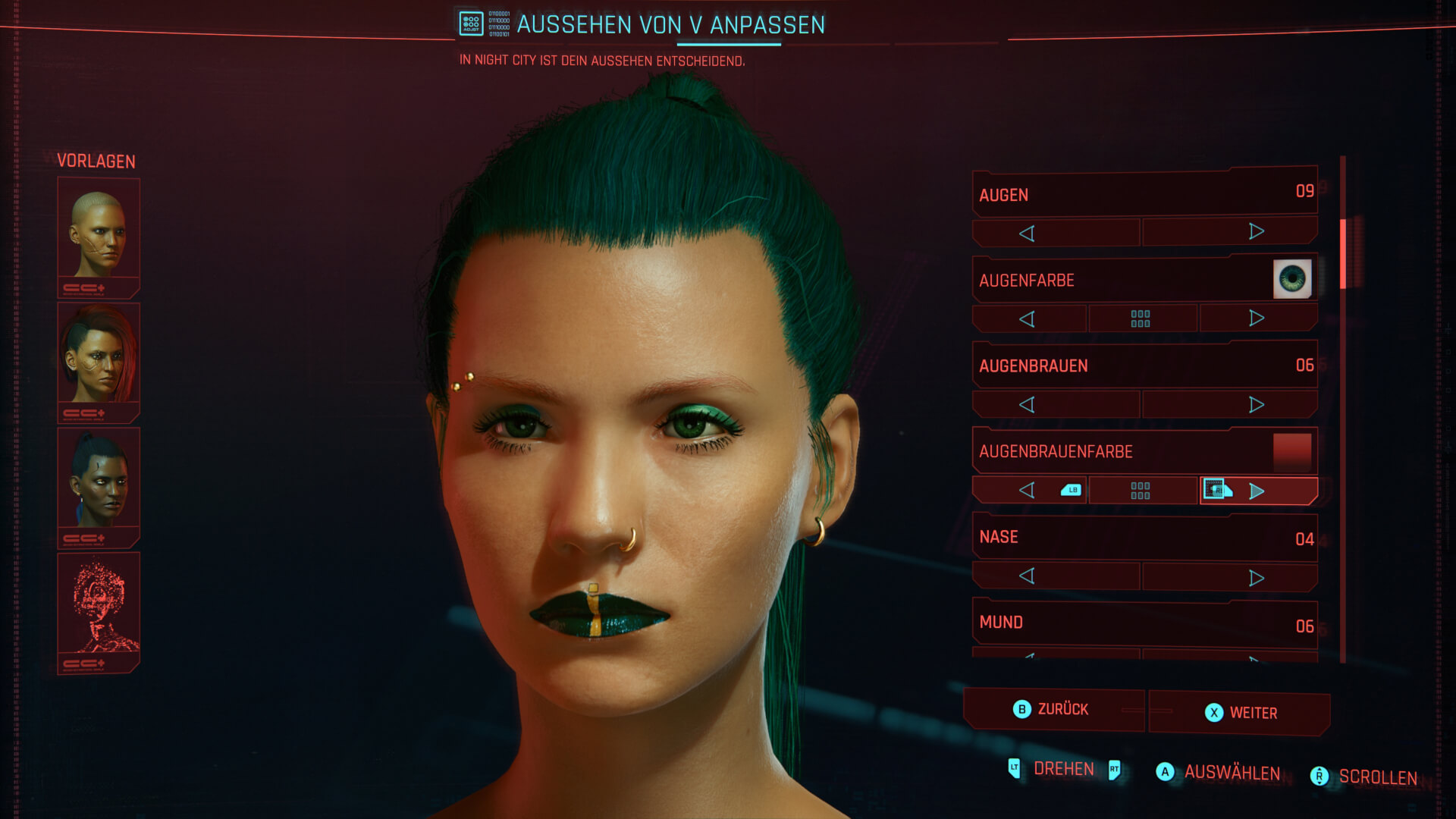
Task: Go to next Augenbrauenfarbe color
Action: 1257,491
